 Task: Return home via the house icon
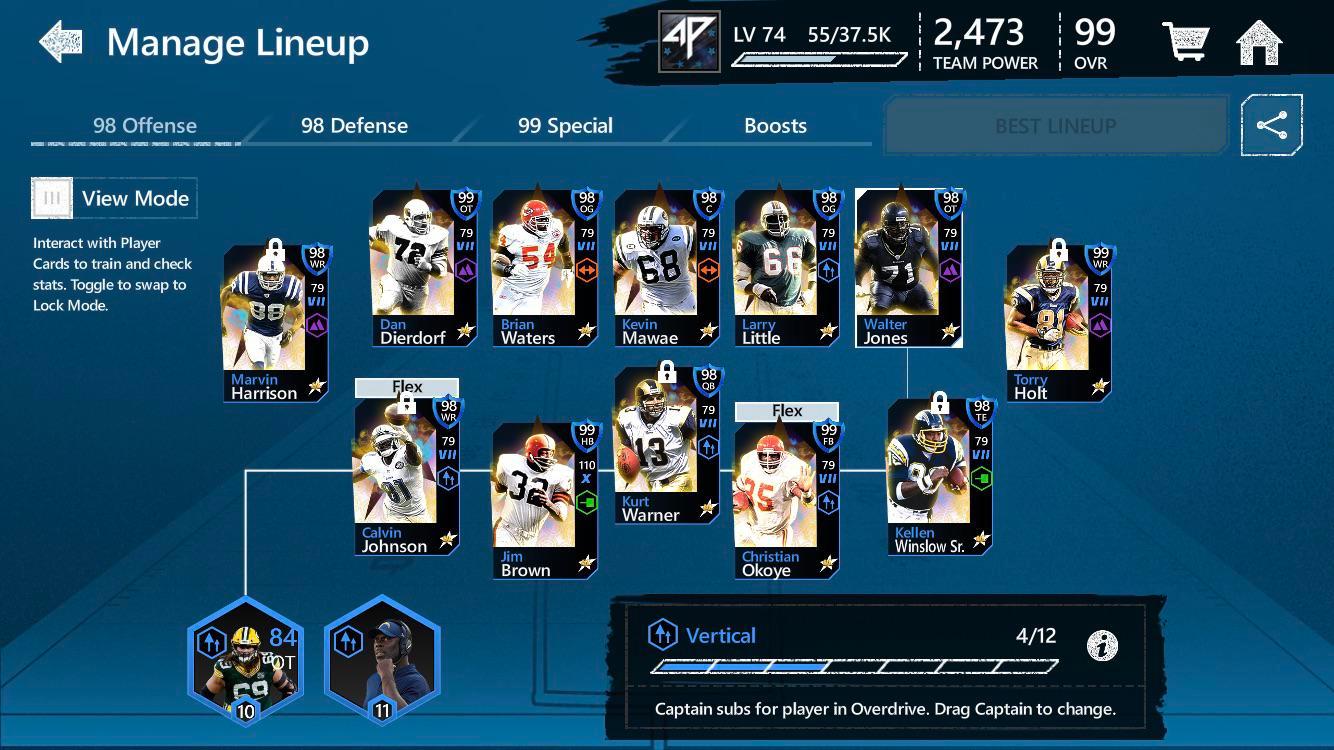coord(1259,42)
